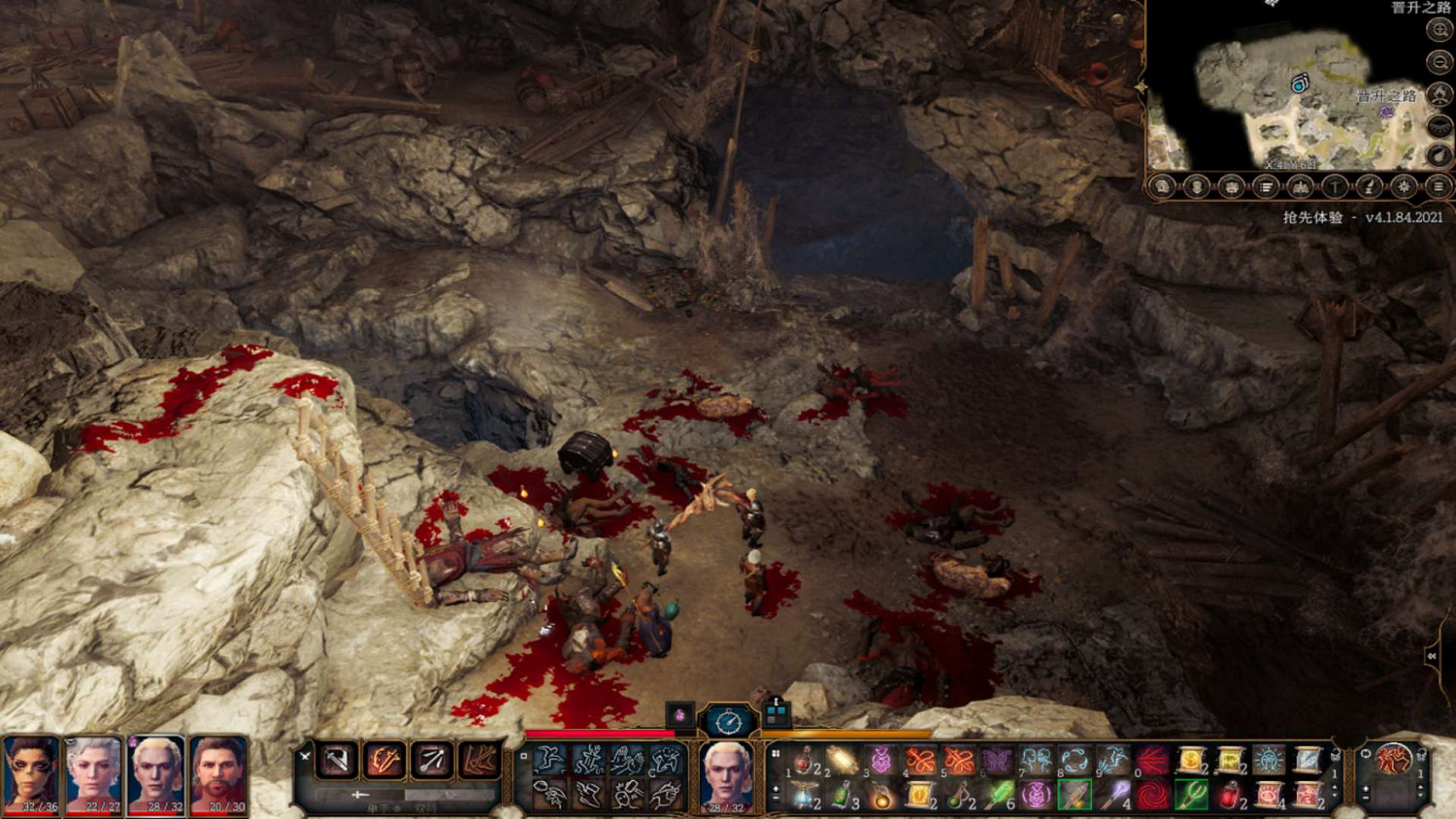Activate the flaming daggers weapon skill
The image size is (1456, 819).
click(x=384, y=760)
